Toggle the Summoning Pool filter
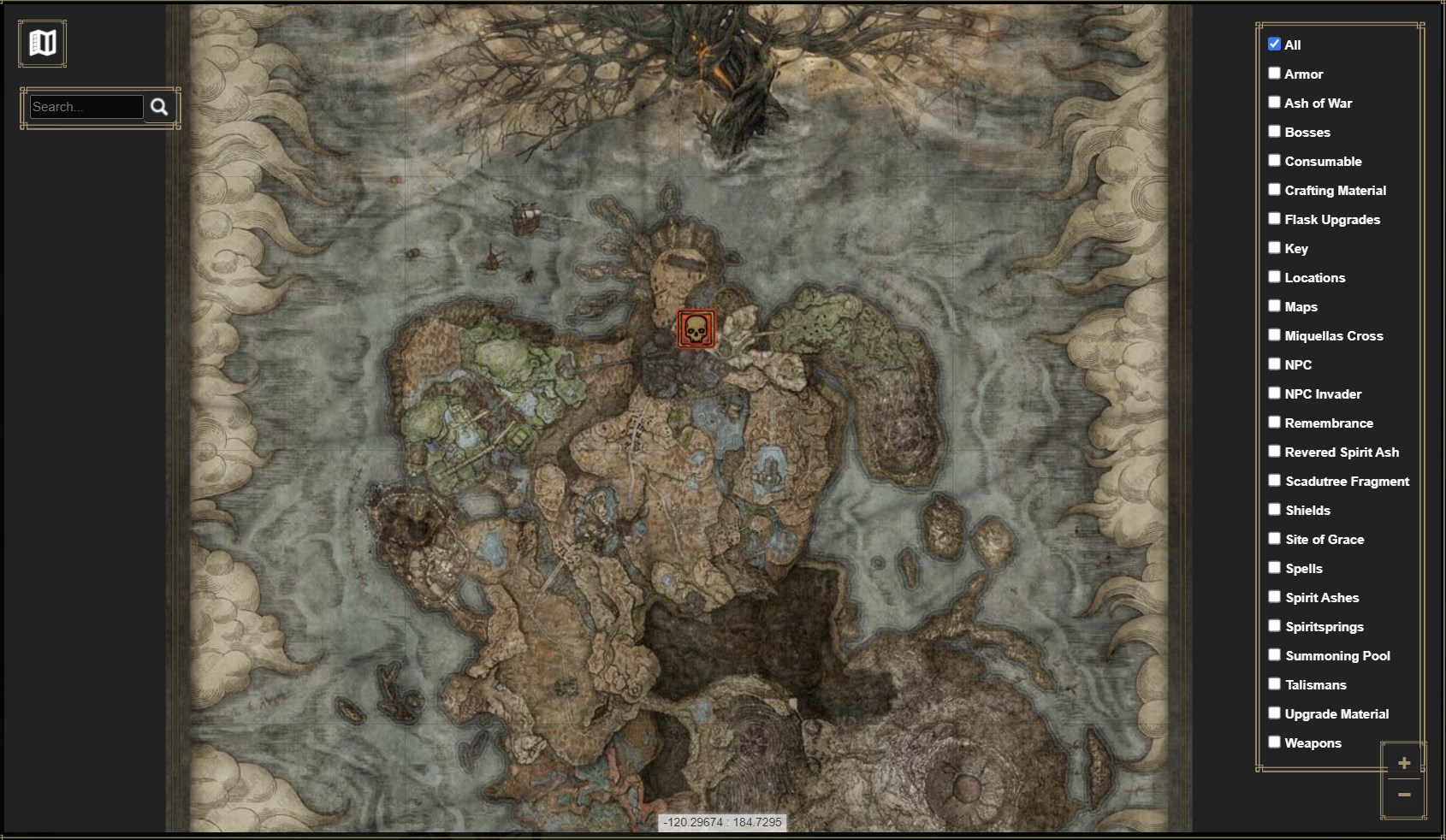1446x840 pixels. click(1275, 654)
